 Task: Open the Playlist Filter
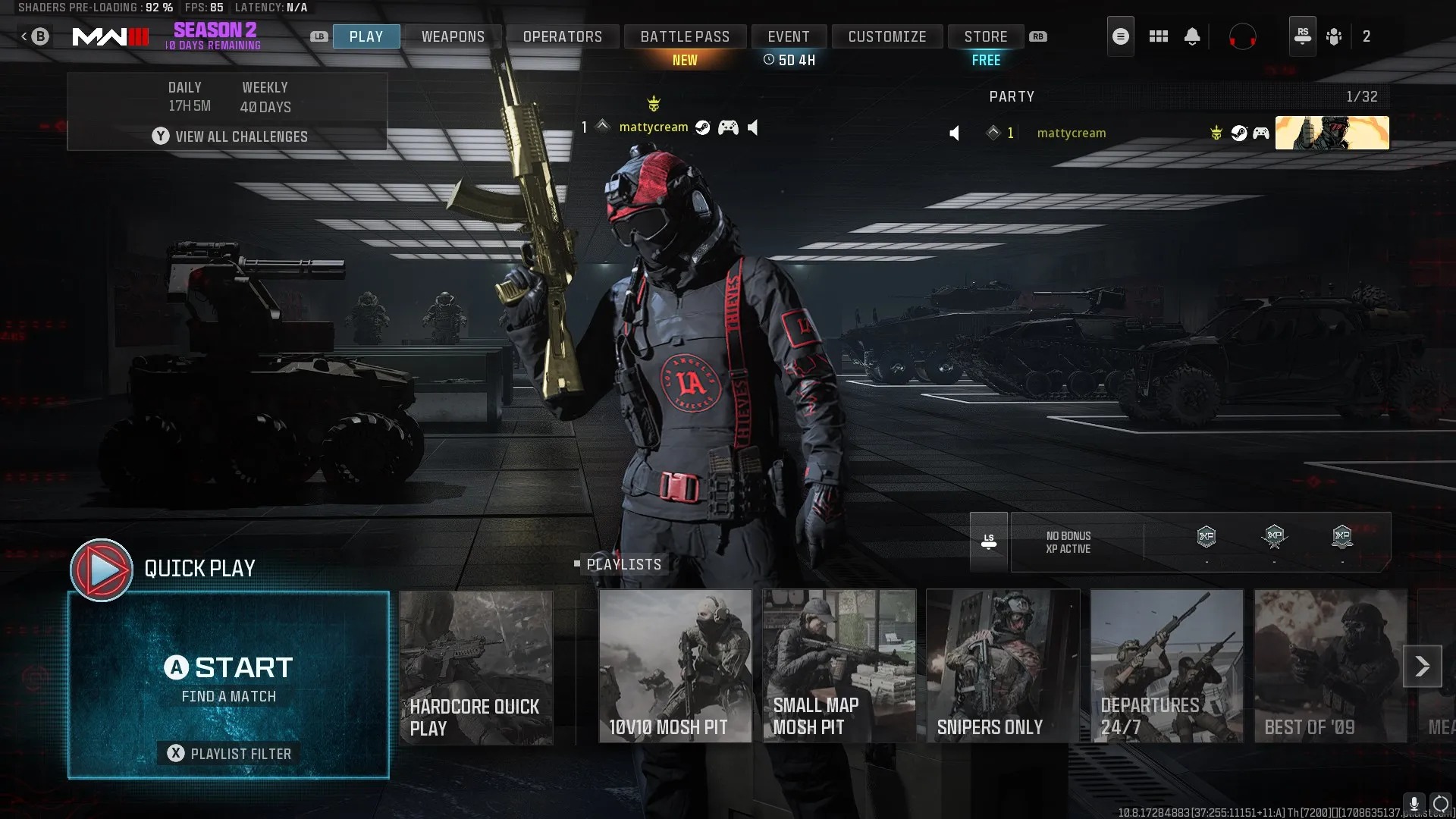(x=228, y=753)
